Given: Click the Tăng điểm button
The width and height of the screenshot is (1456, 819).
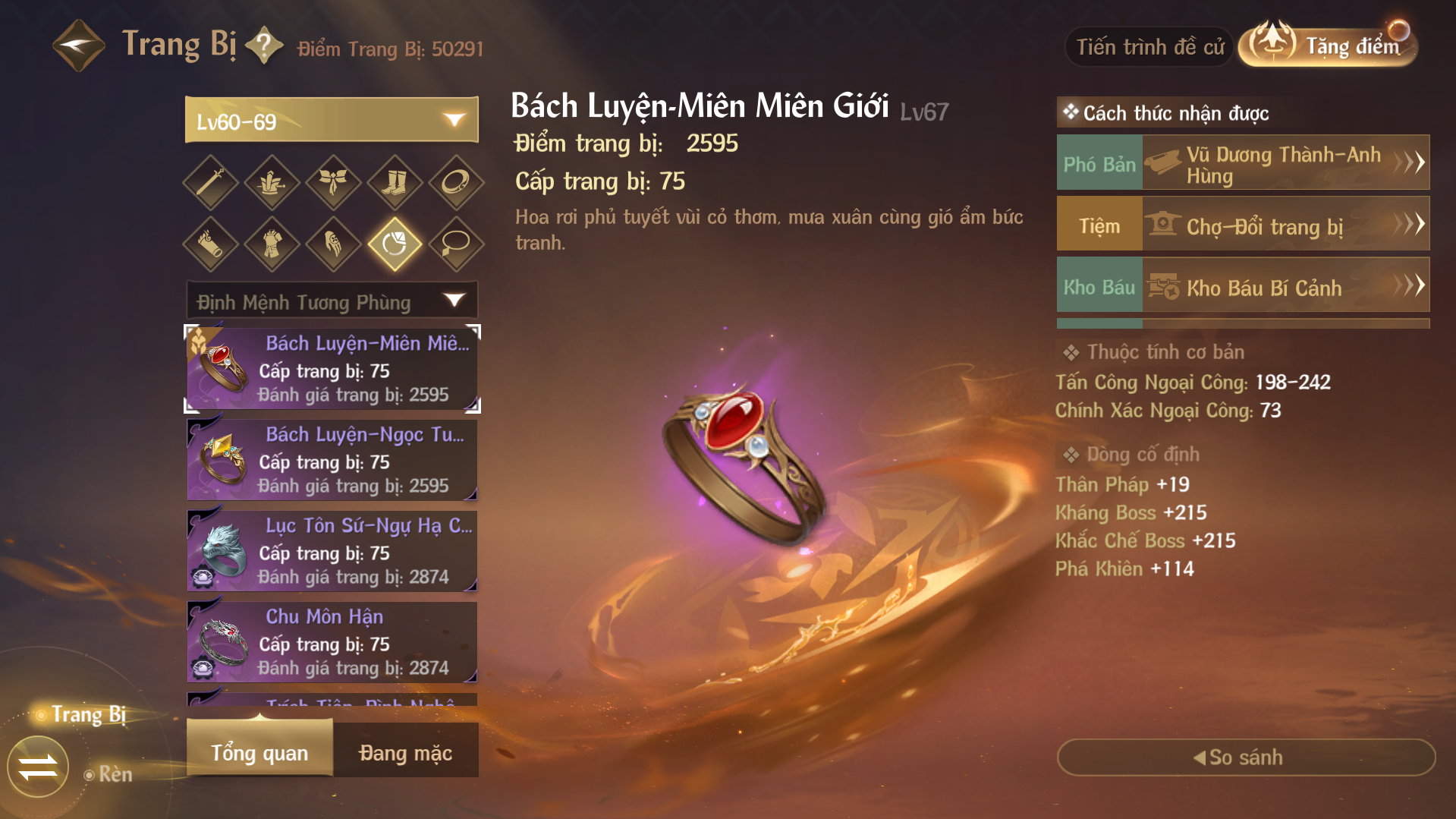Looking at the screenshot, I should pos(1329,46).
